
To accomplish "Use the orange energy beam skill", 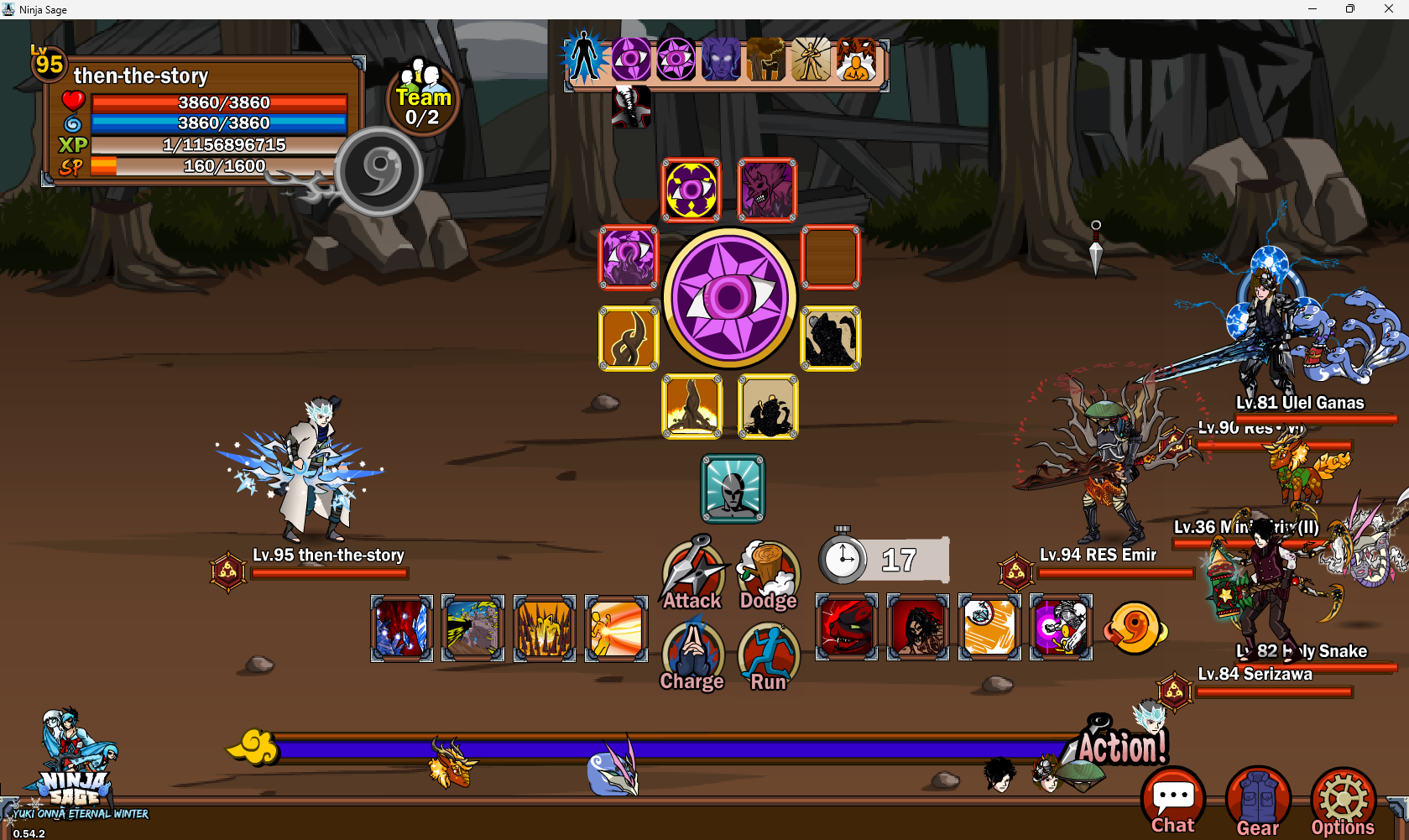I will 616,628.
